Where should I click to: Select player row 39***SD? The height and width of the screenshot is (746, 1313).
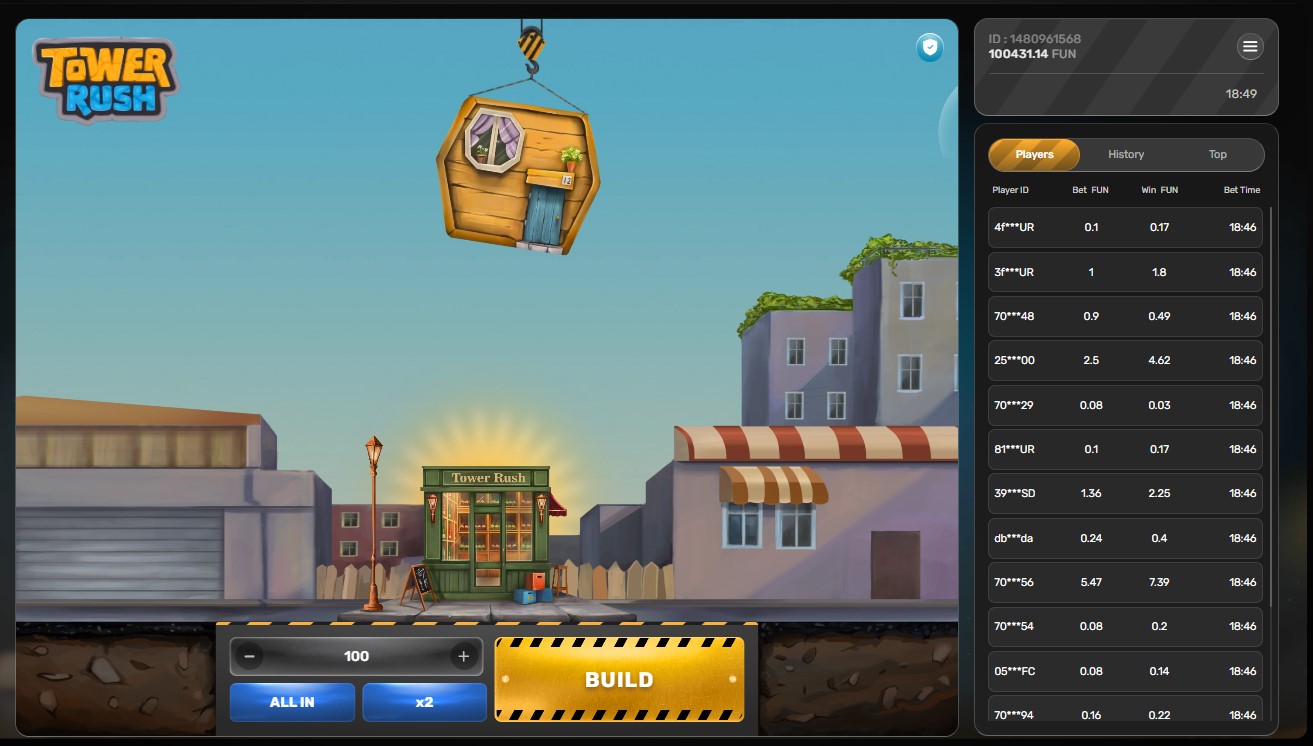[1125, 493]
